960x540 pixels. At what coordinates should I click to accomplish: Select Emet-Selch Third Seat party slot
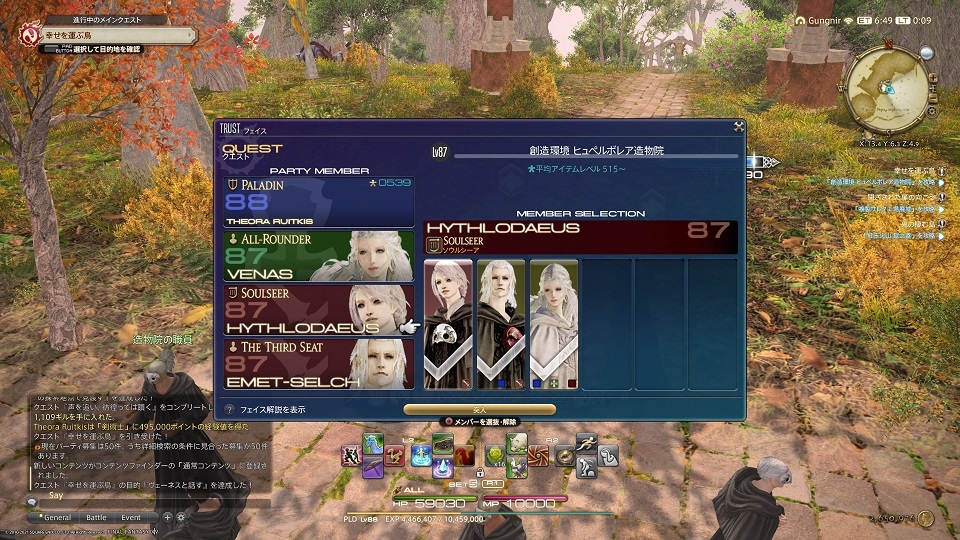pos(320,365)
